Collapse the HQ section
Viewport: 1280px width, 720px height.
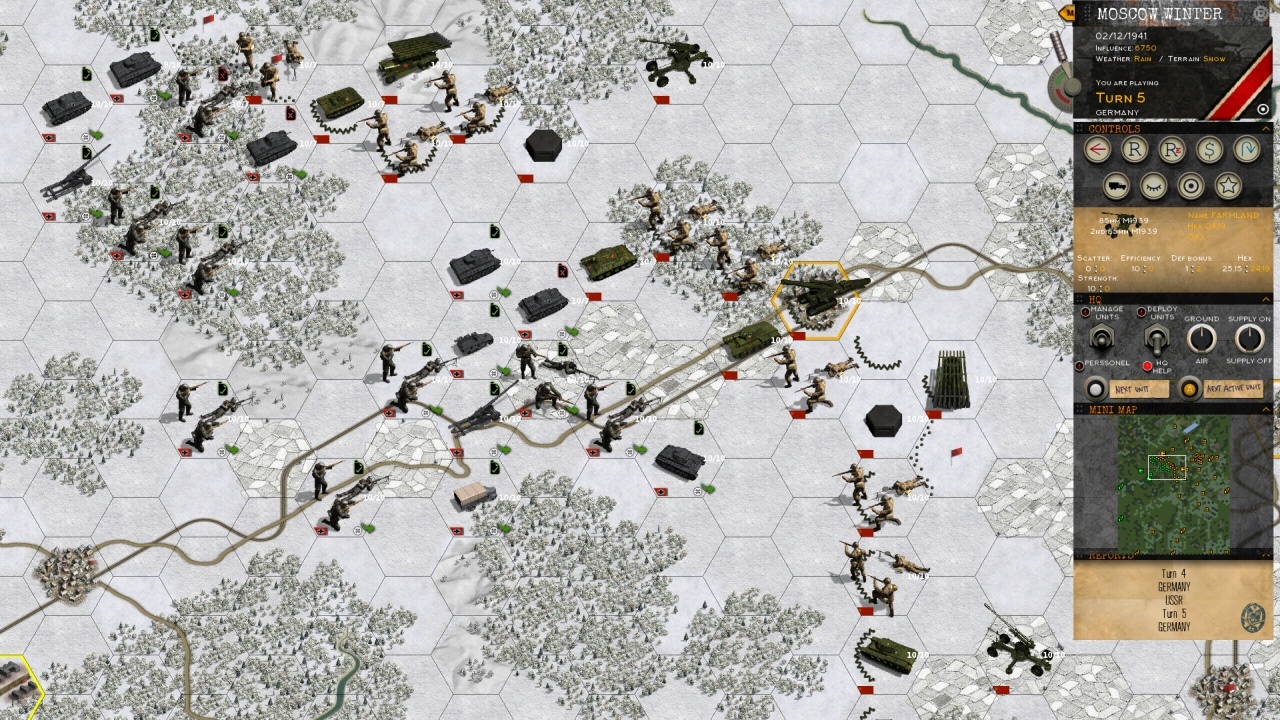click(1264, 299)
